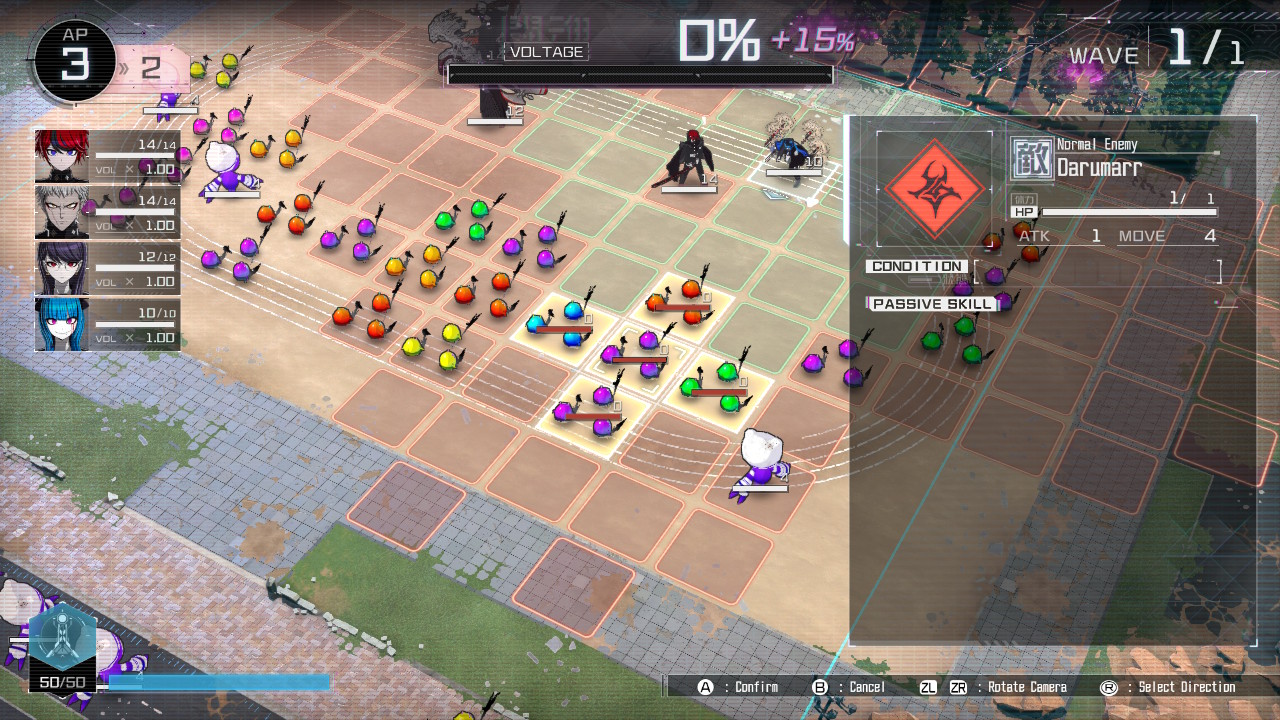This screenshot has width=1280, height=720.
Task: Target the highlighted tile with blue Darumarrs
Action: pyautogui.click(x=561, y=324)
